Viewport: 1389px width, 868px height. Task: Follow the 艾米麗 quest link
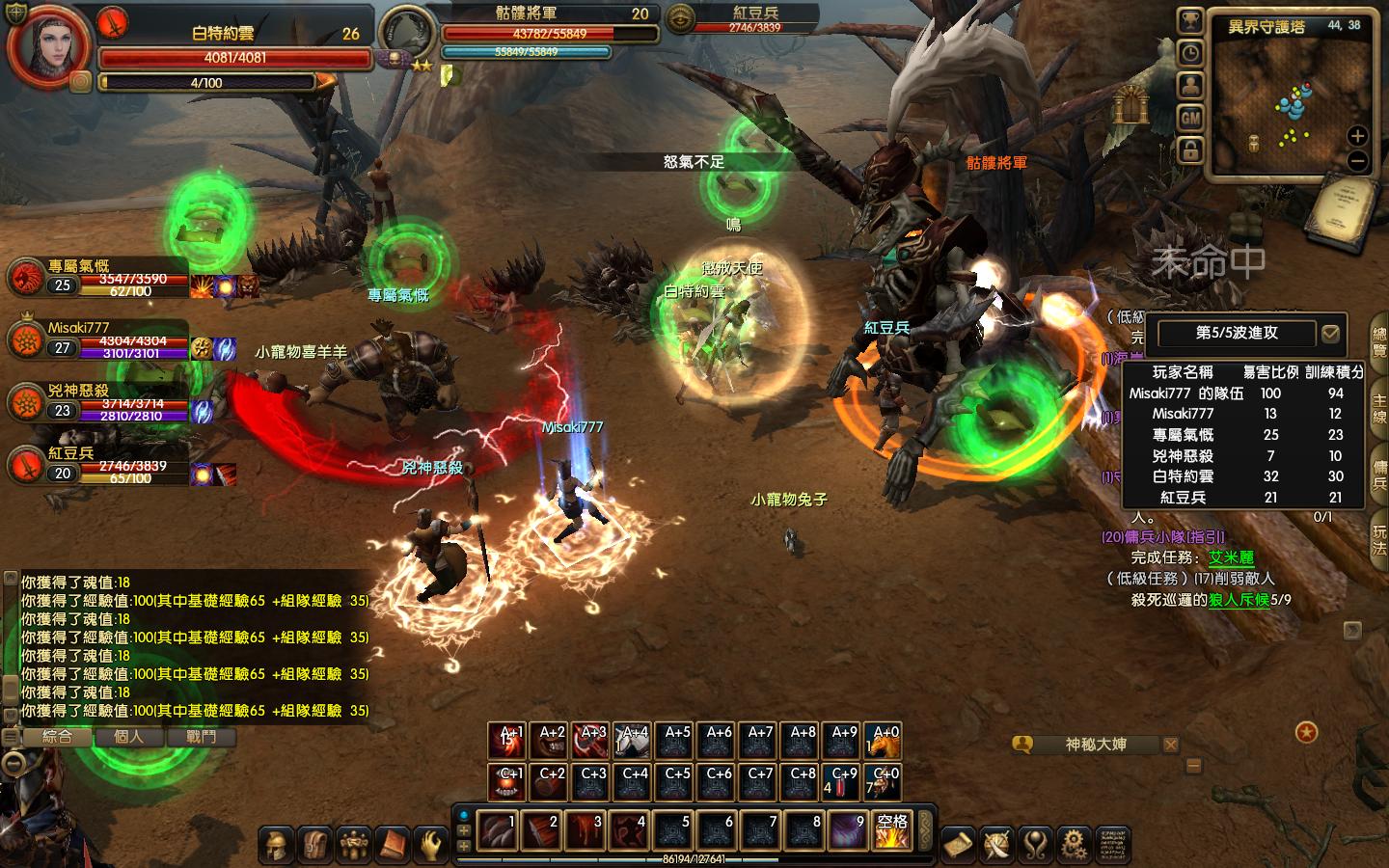tap(1231, 557)
